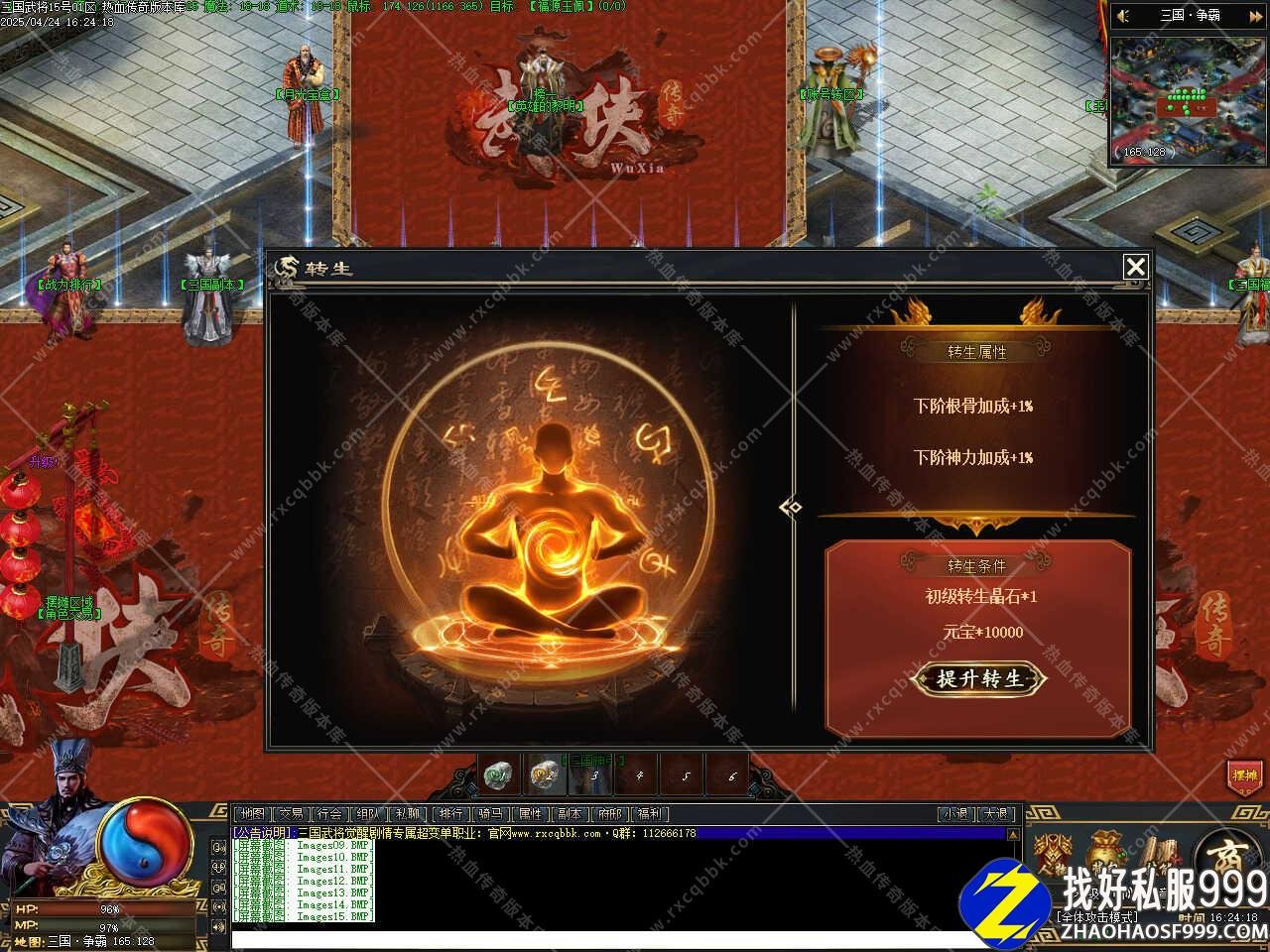Open the 地图 map menu
Viewport: 1270px width, 952px height.
[253, 813]
